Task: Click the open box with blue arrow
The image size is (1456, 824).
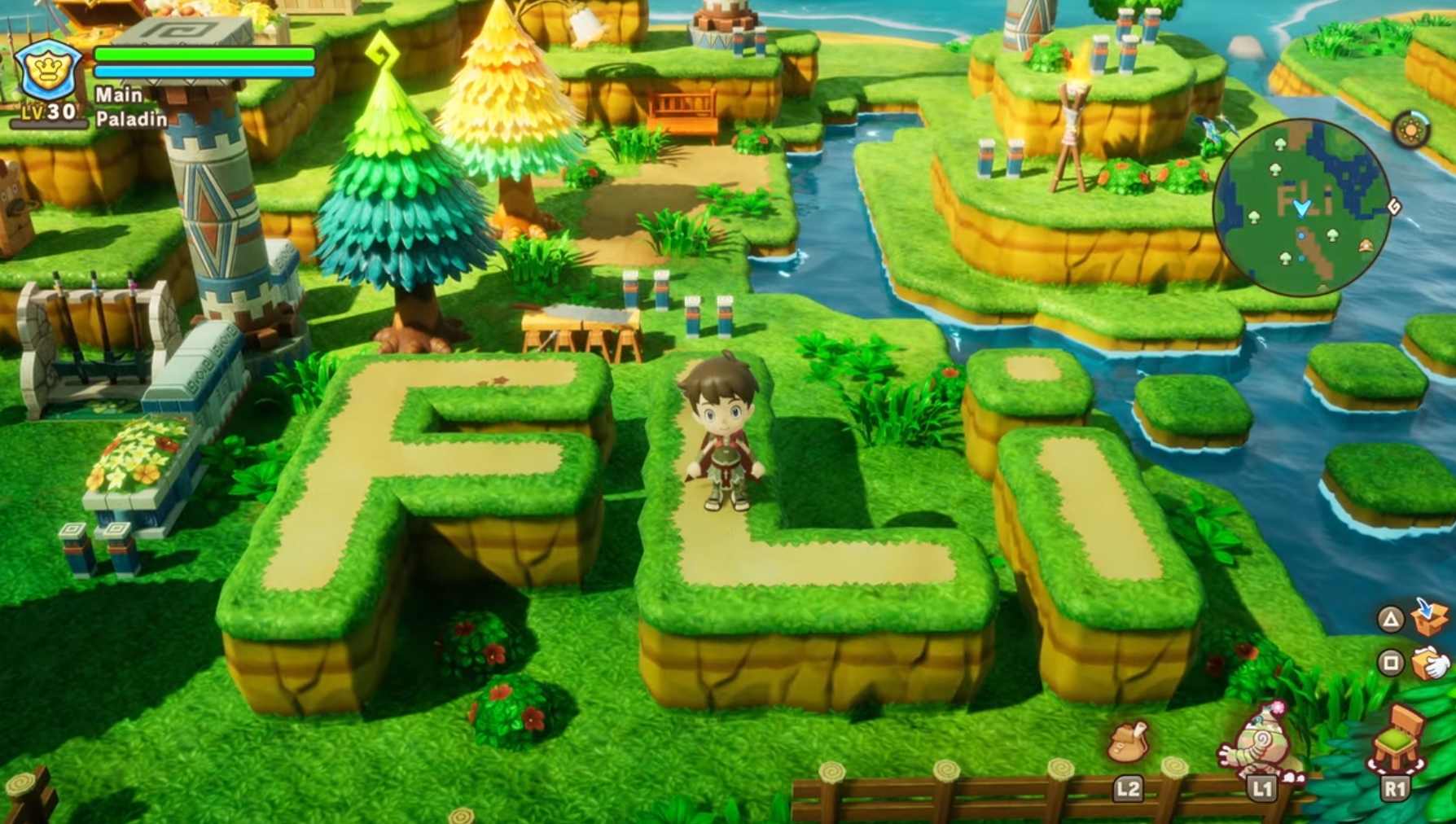Action: coord(1431,616)
